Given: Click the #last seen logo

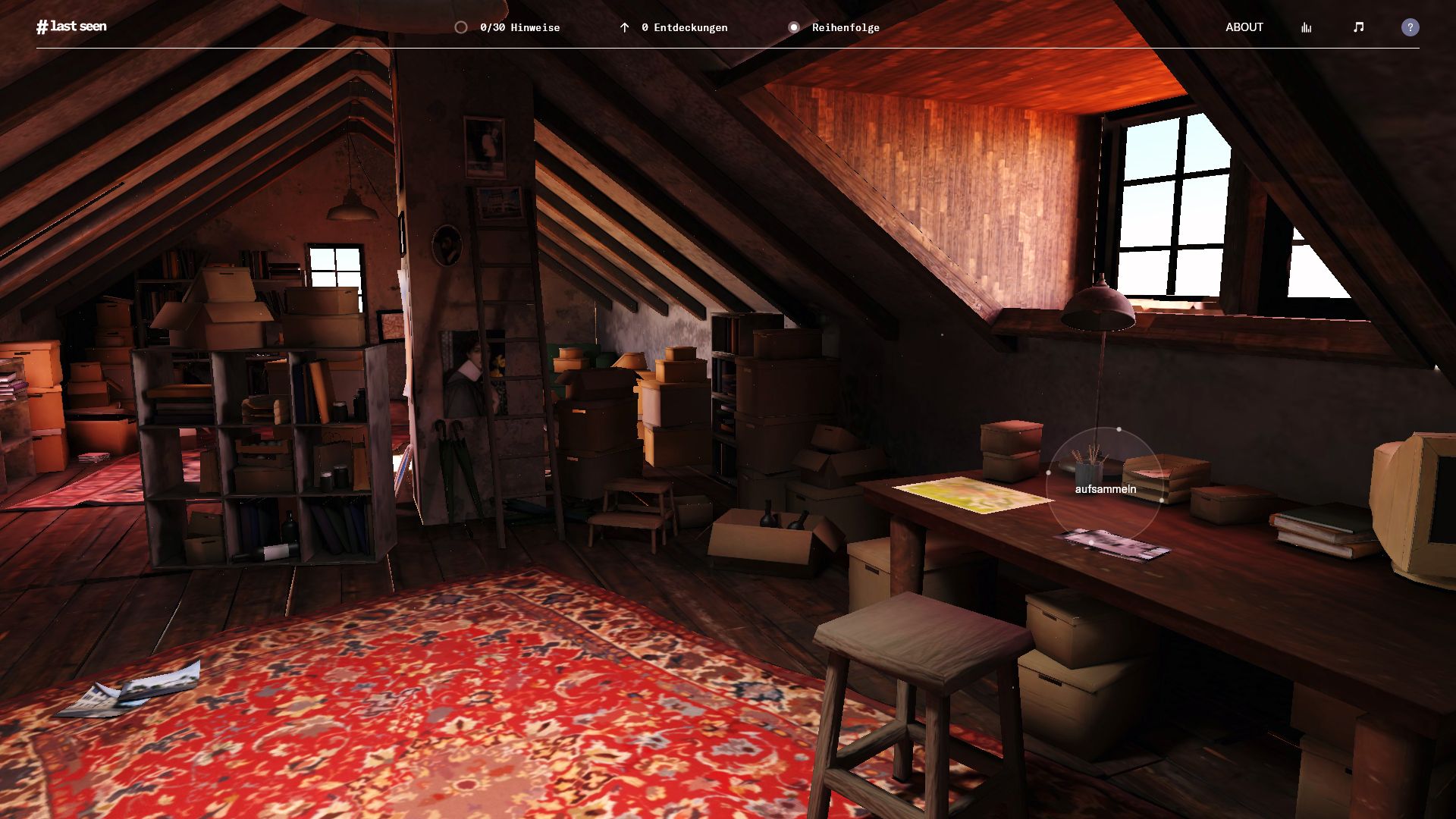Looking at the screenshot, I should coord(71,27).
